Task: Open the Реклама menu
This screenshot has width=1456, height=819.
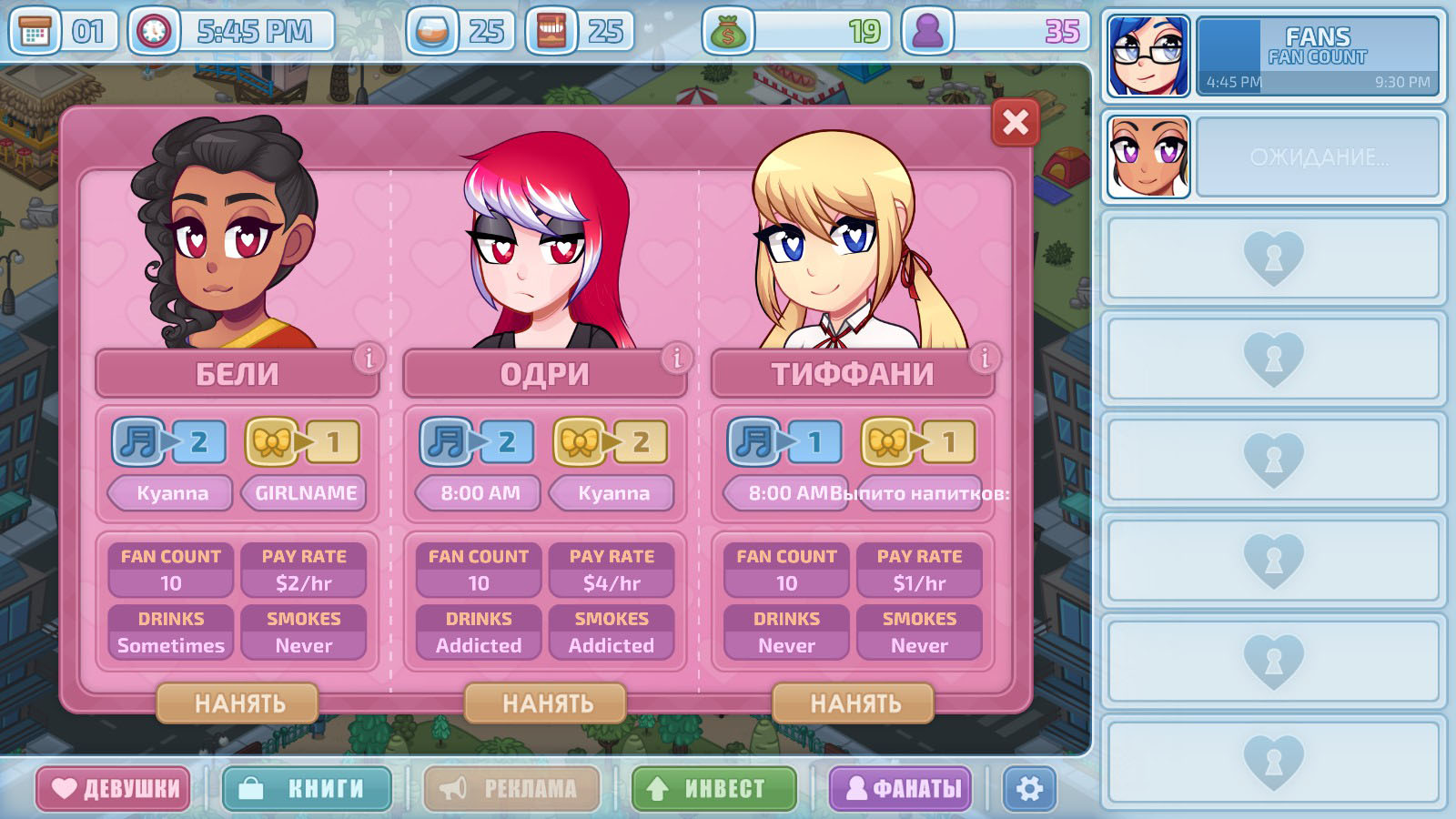Action: pyautogui.click(x=511, y=788)
